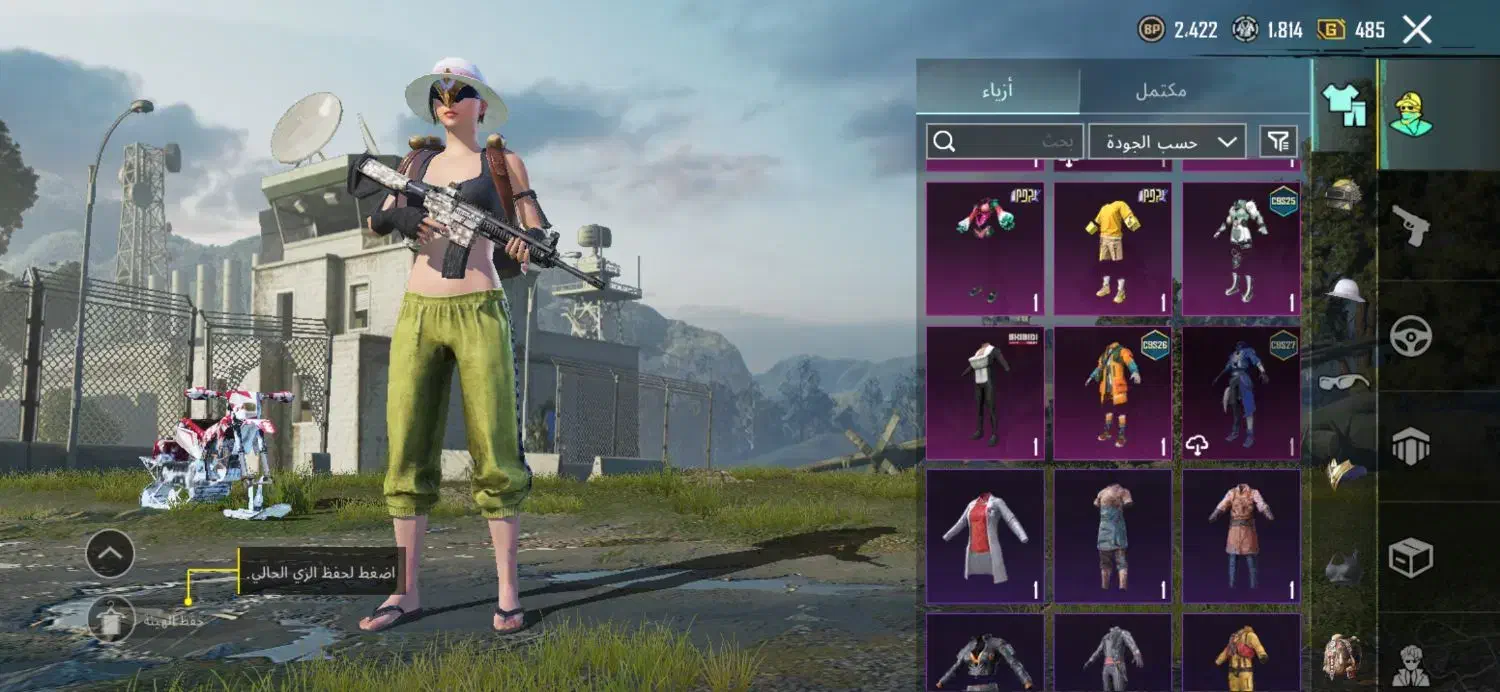Pick the blue CBS27 outfit with download icon

pos(1241,393)
